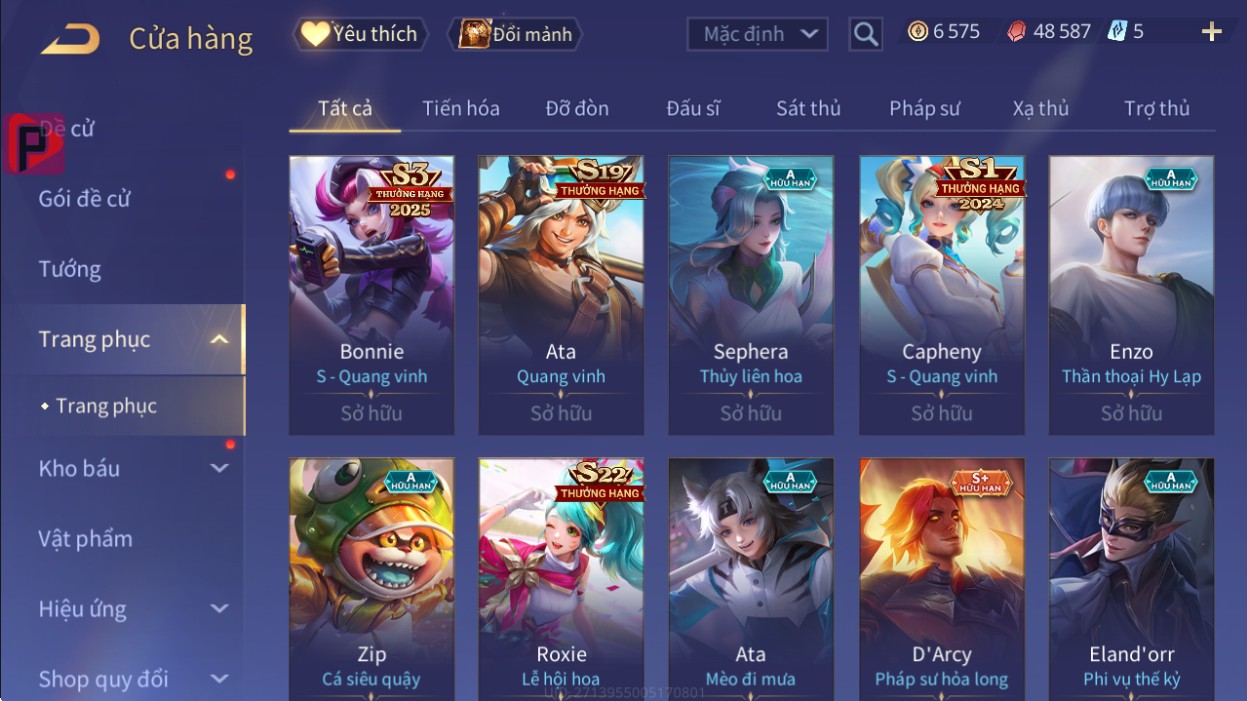Open the Gói đề cử menu
The height and width of the screenshot is (701, 1247).
85,198
